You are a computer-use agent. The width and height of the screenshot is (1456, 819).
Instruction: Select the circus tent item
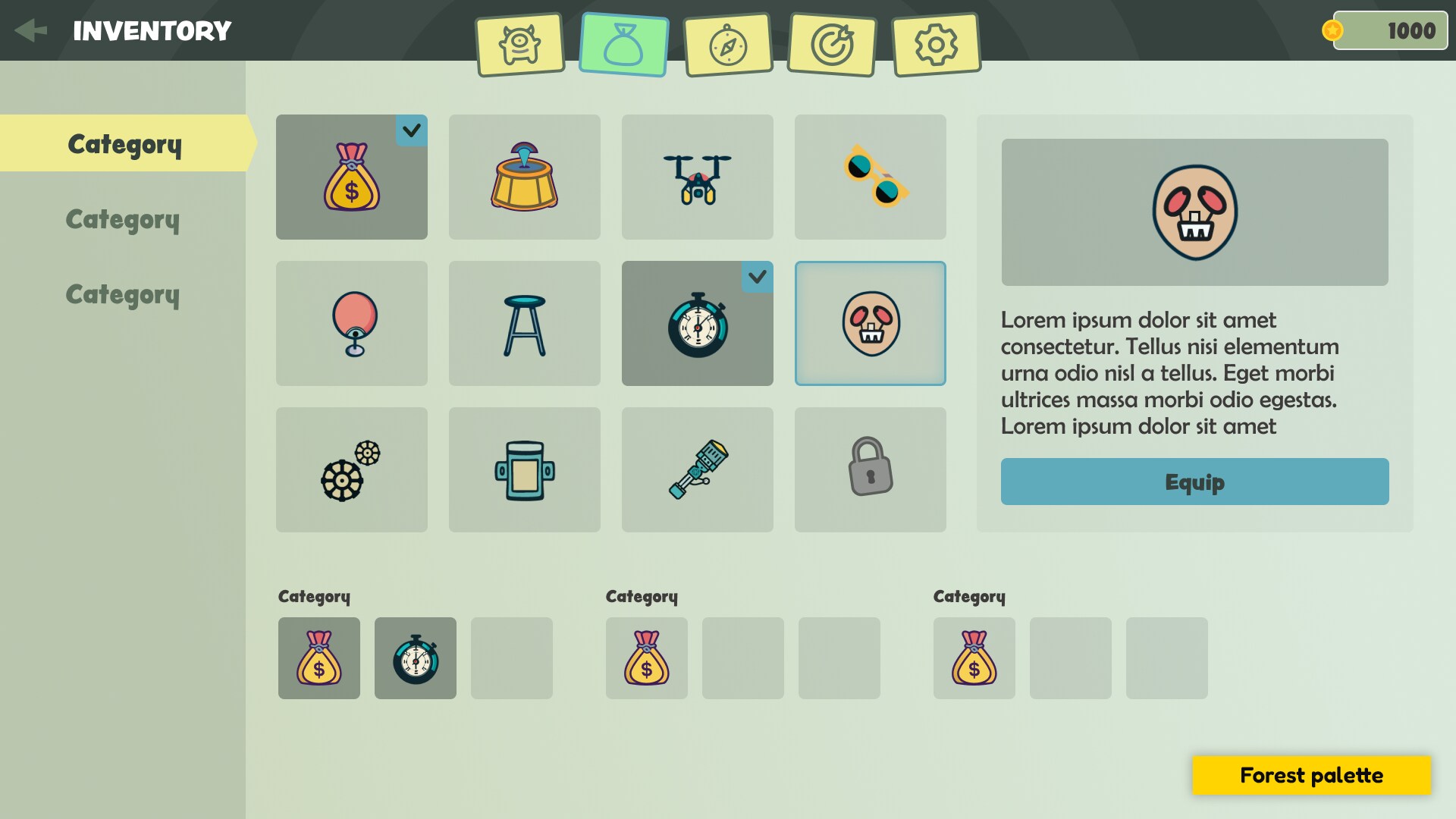point(524,176)
